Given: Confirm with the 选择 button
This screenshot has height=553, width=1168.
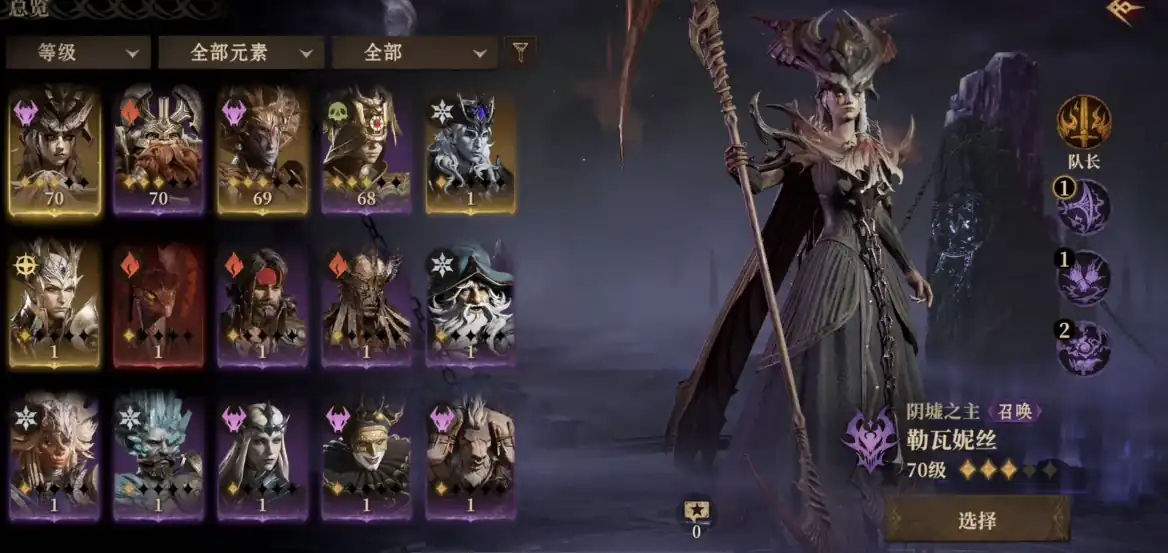Looking at the screenshot, I should coord(977,519).
